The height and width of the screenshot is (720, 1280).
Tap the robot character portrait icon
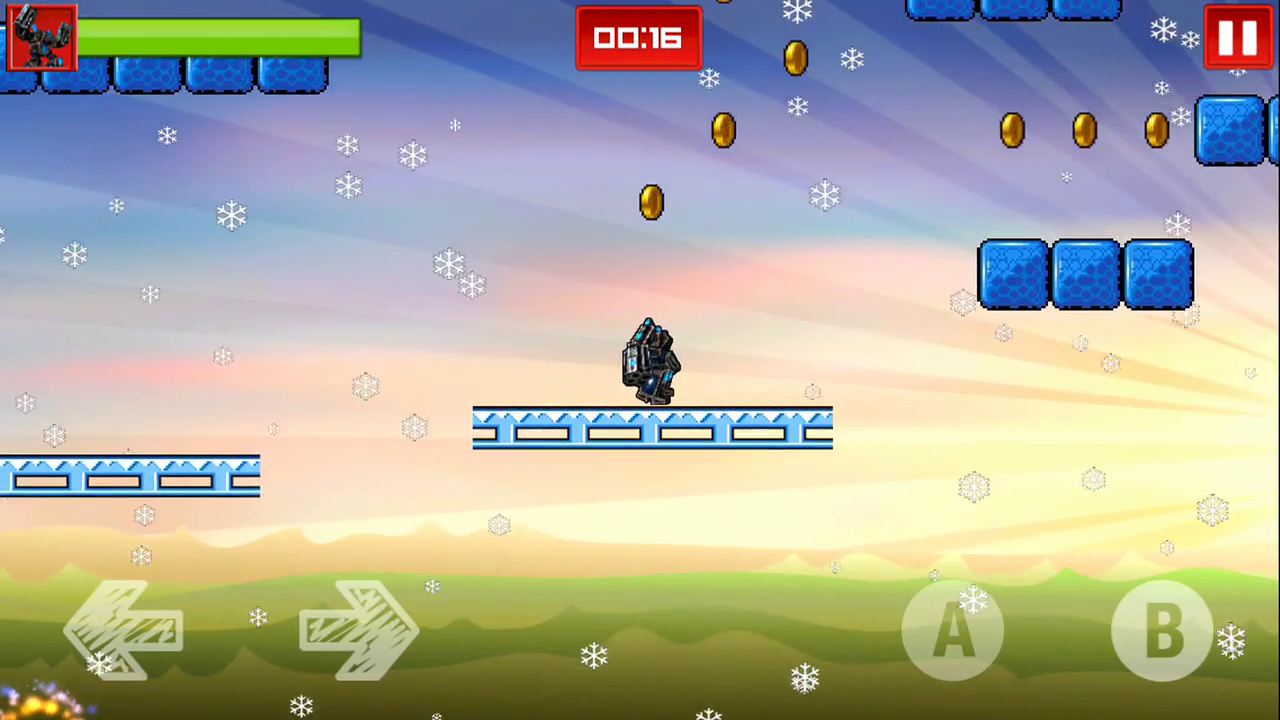pyautogui.click(x=42, y=38)
